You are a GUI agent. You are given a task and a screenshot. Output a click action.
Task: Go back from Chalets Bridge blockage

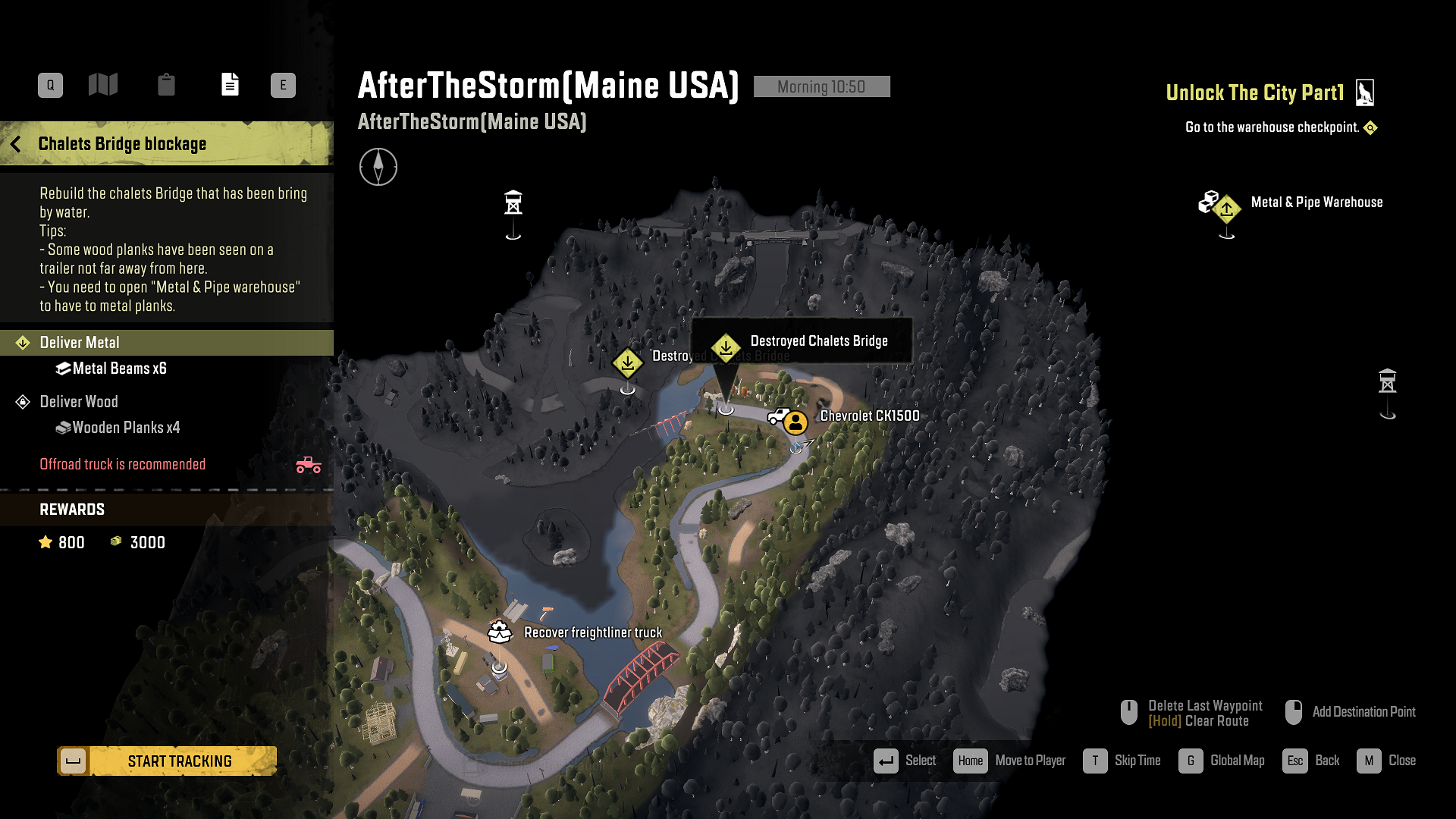16,144
